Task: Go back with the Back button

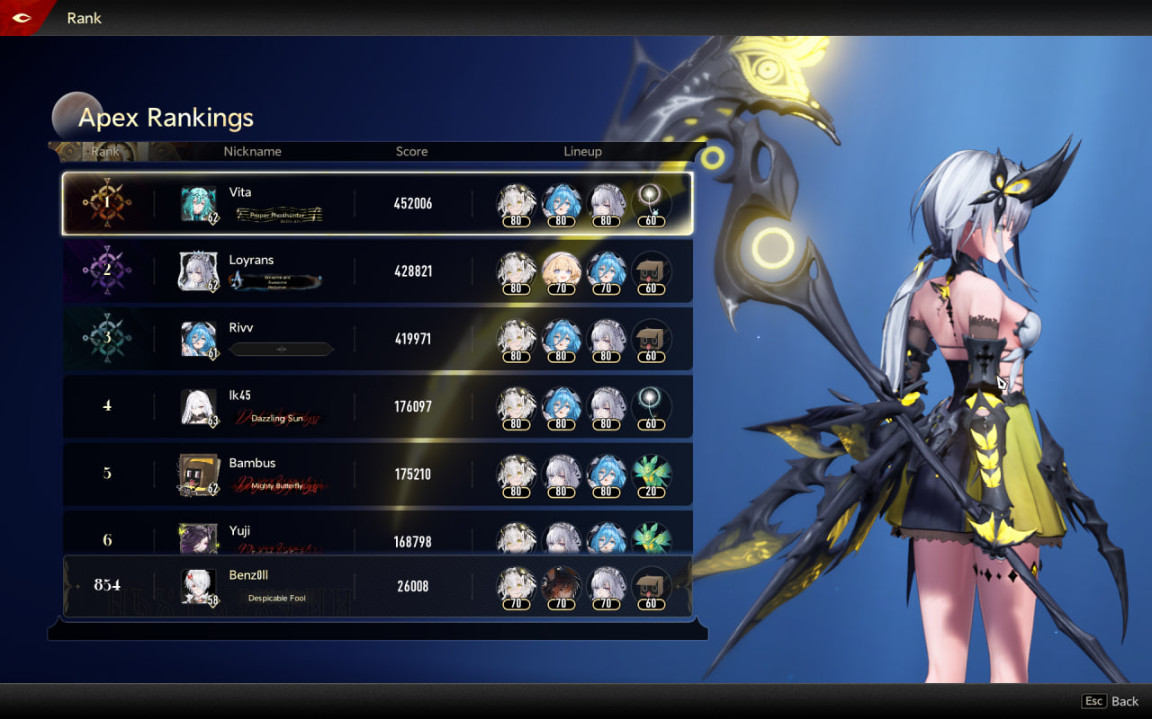Action: pyautogui.click(x=1110, y=701)
